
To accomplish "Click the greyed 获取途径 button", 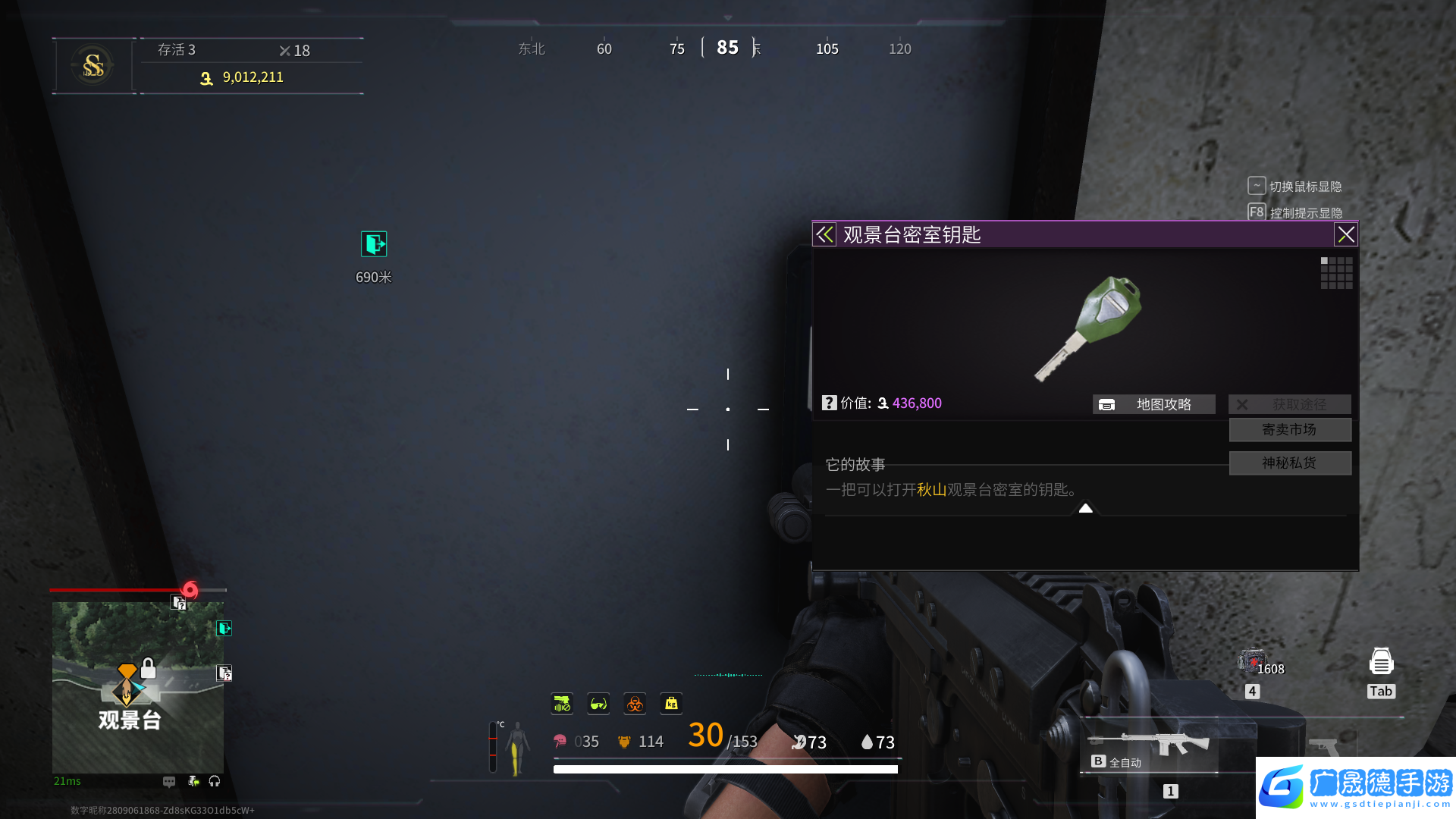I will (1289, 404).
